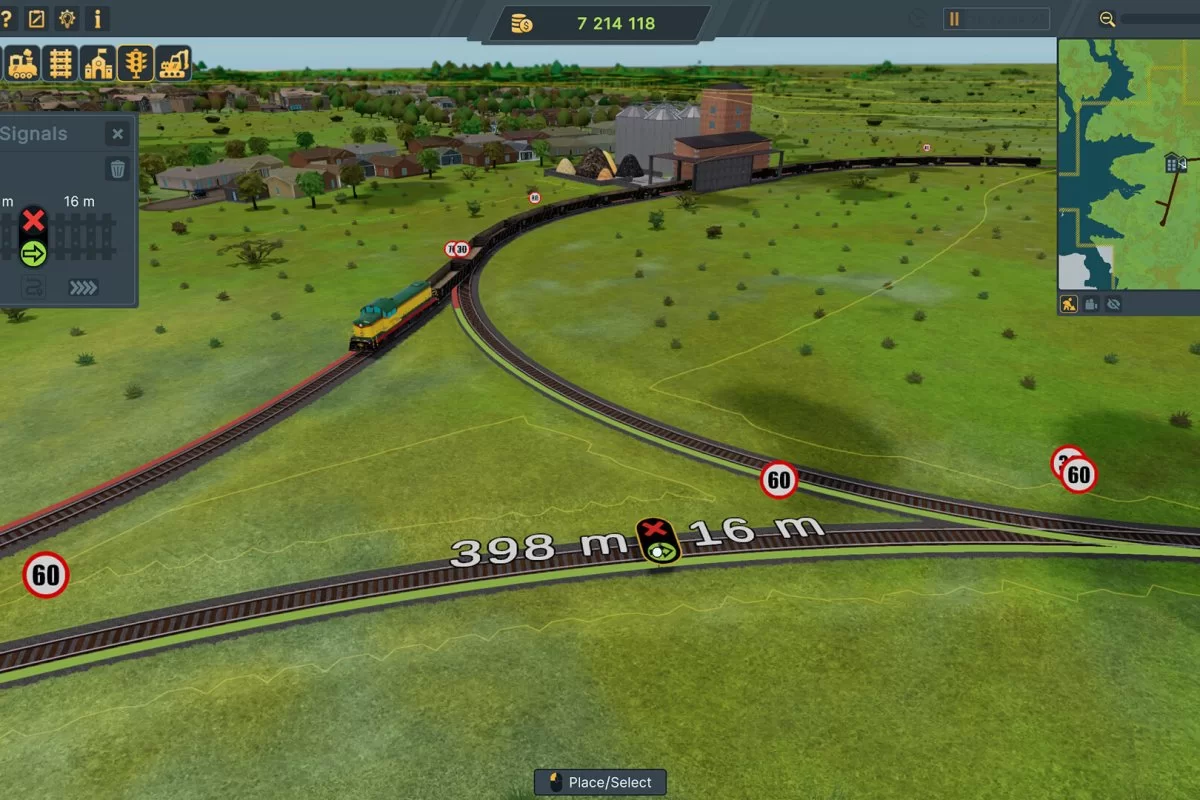Click the red X signal light

click(34, 221)
